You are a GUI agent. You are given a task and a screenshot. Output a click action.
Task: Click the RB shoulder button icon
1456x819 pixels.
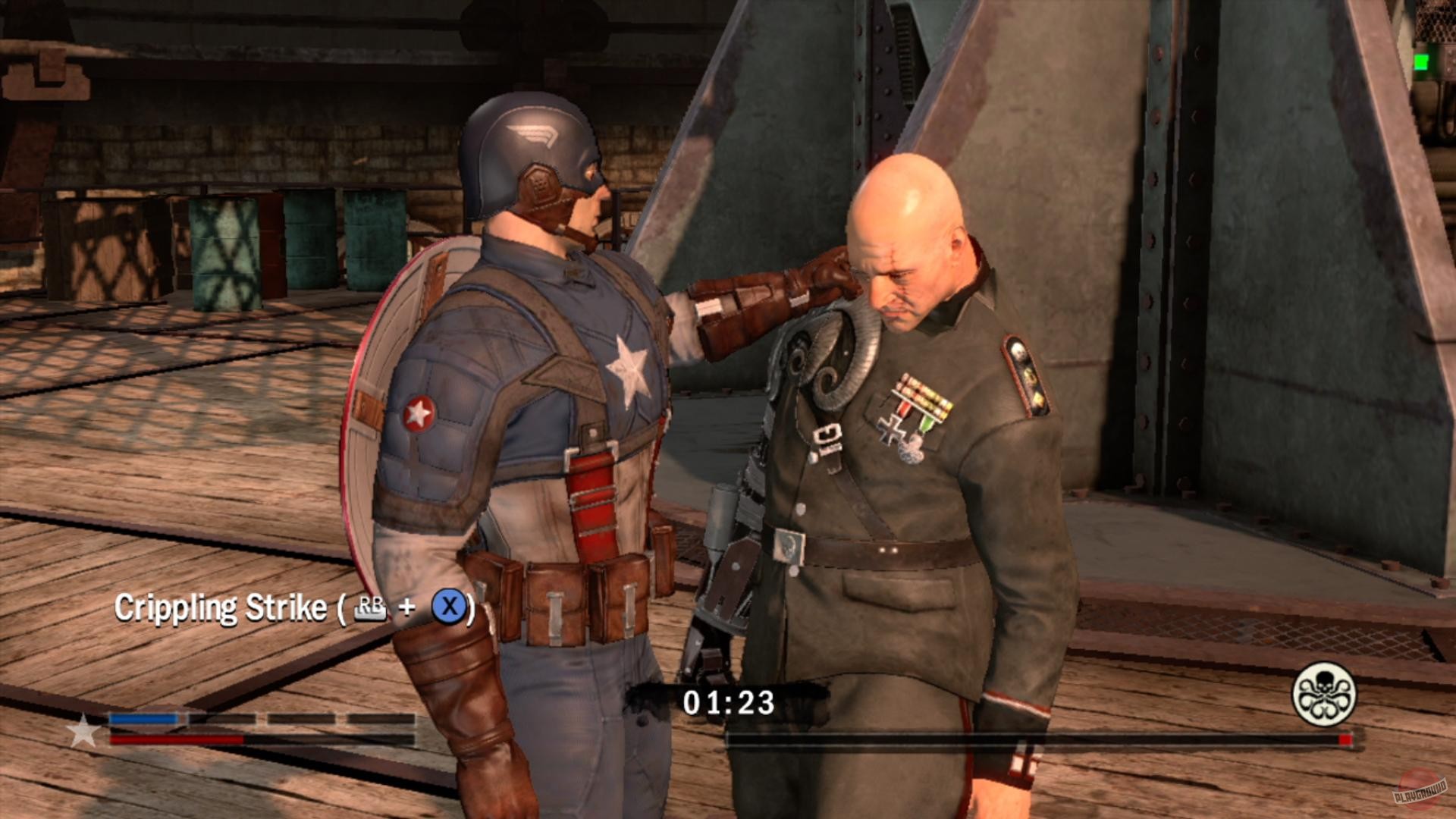pos(371,607)
